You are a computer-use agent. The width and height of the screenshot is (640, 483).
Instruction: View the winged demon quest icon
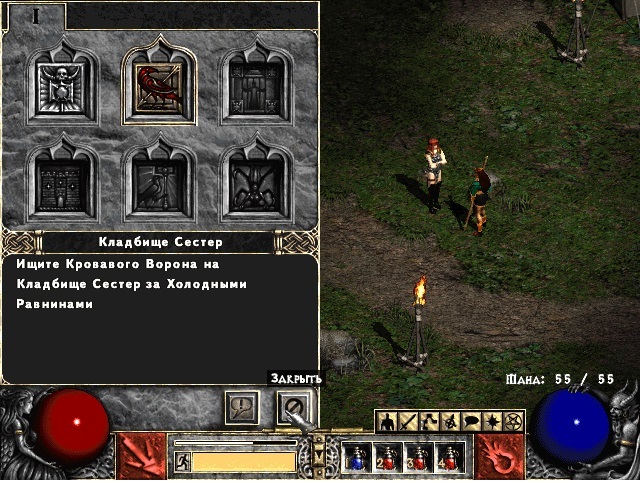pyautogui.click(x=256, y=182)
